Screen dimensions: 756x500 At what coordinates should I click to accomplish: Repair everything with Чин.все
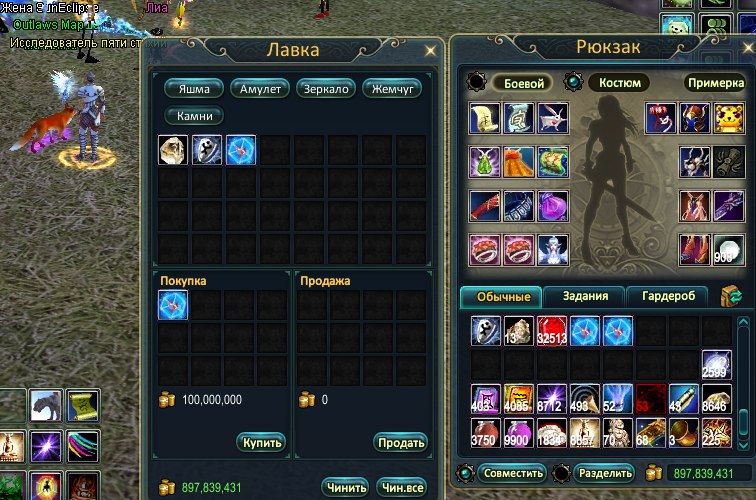coord(402,487)
